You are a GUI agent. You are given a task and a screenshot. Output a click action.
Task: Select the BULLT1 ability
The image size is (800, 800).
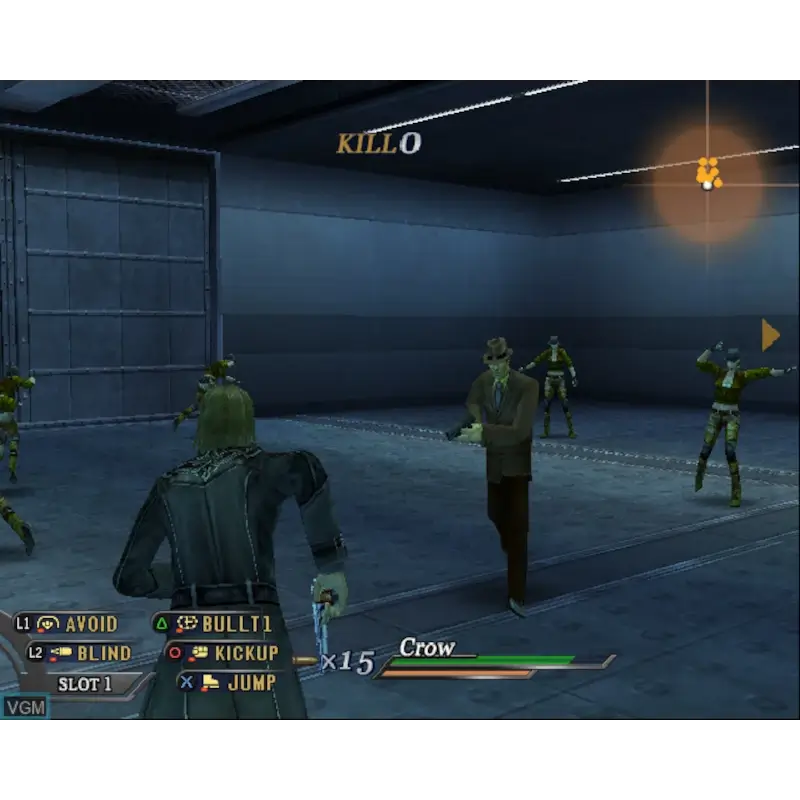(224, 624)
